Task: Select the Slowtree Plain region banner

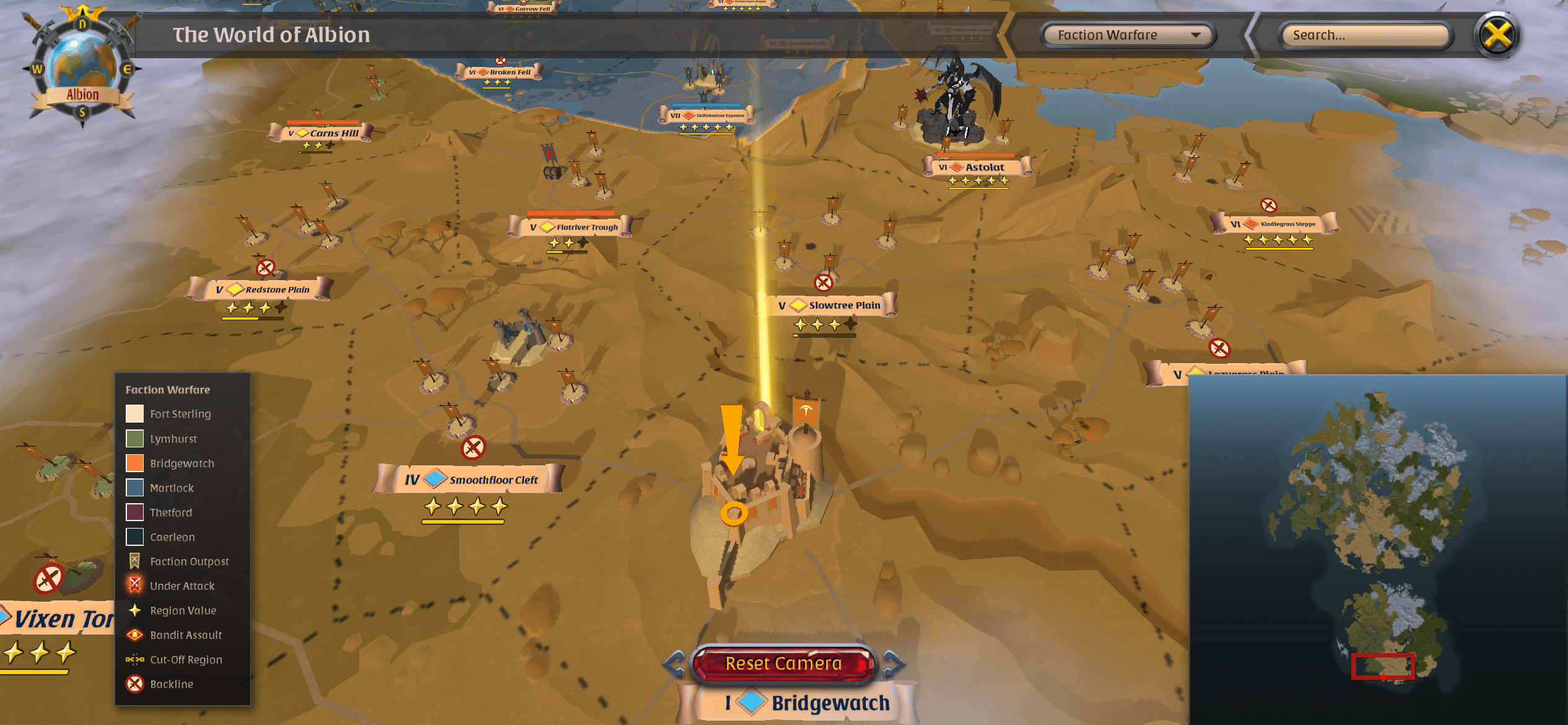Action: coord(830,305)
